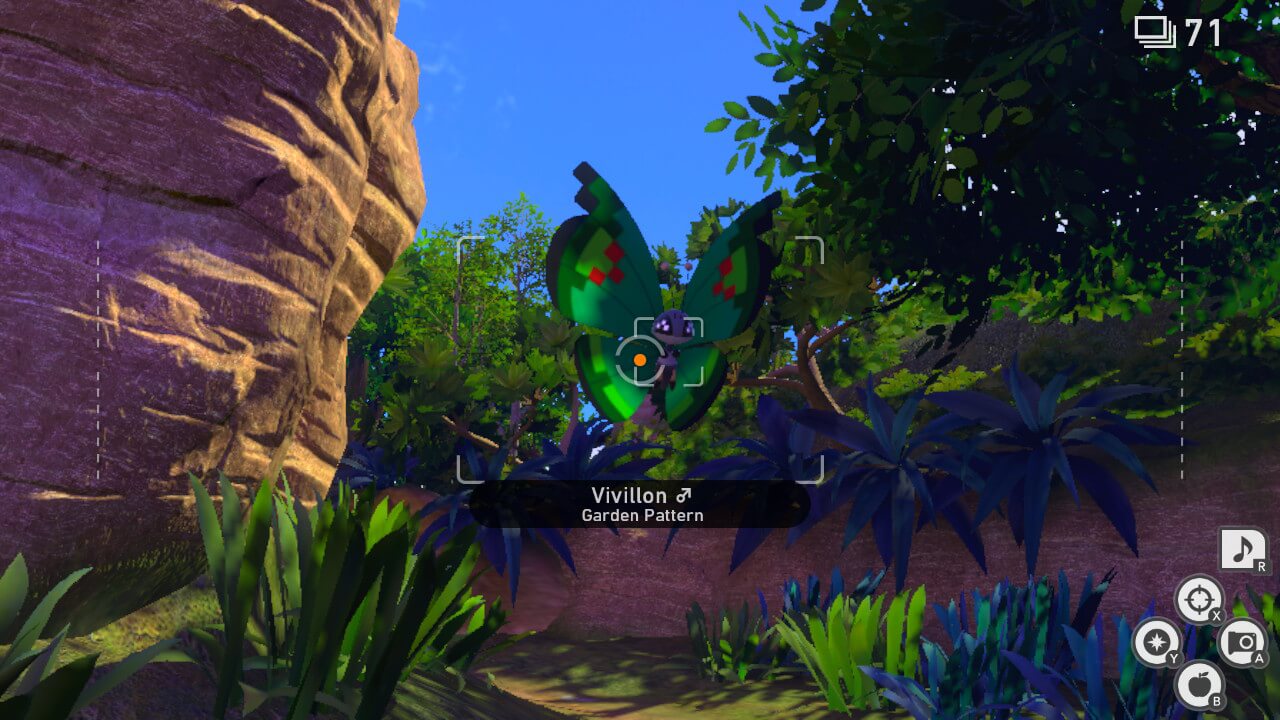1280x720 pixels.
Task: Click the stacked photos icon showing 71
Action: (1157, 31)
